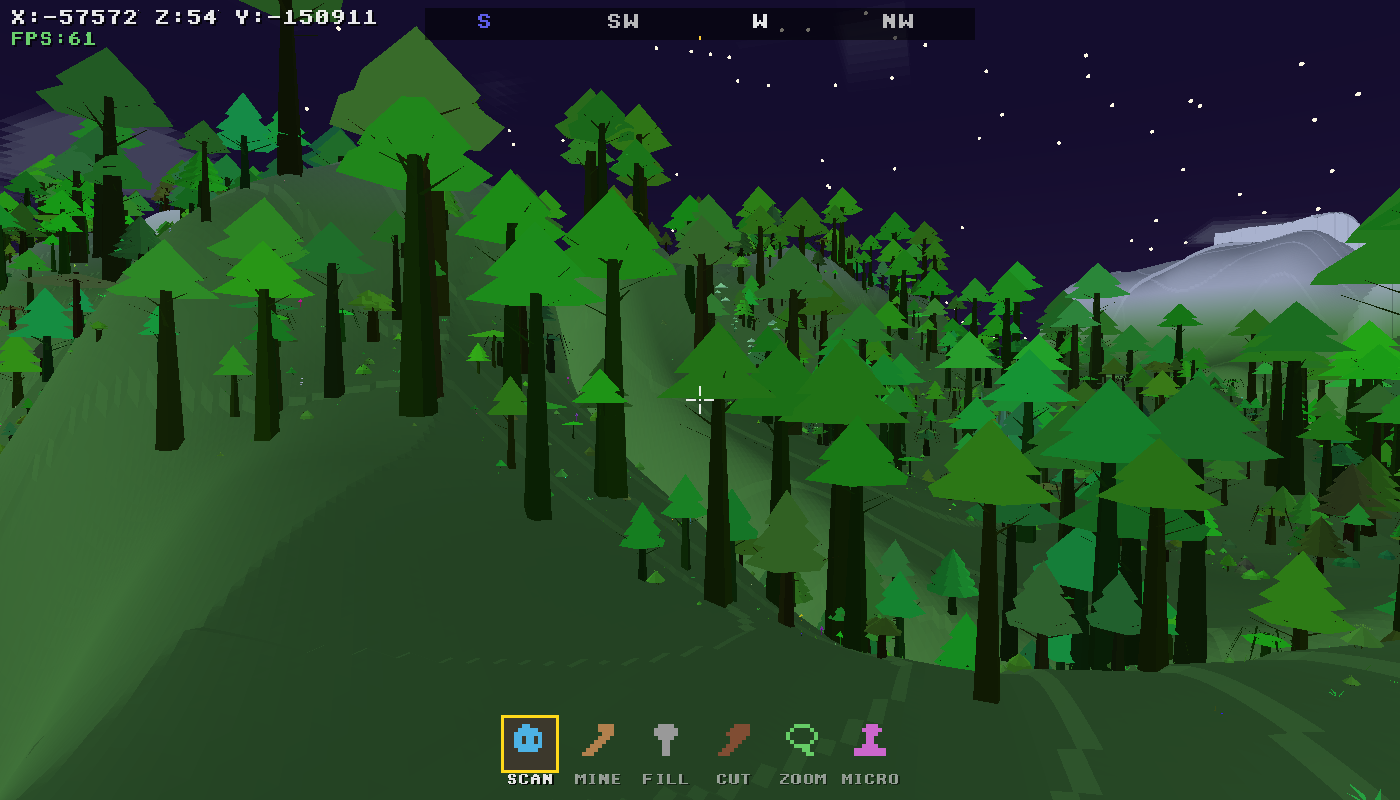Viewport: 1400px width, 800px height.
Task: Select the brown CUT tool icon
Action: [734, 742]
